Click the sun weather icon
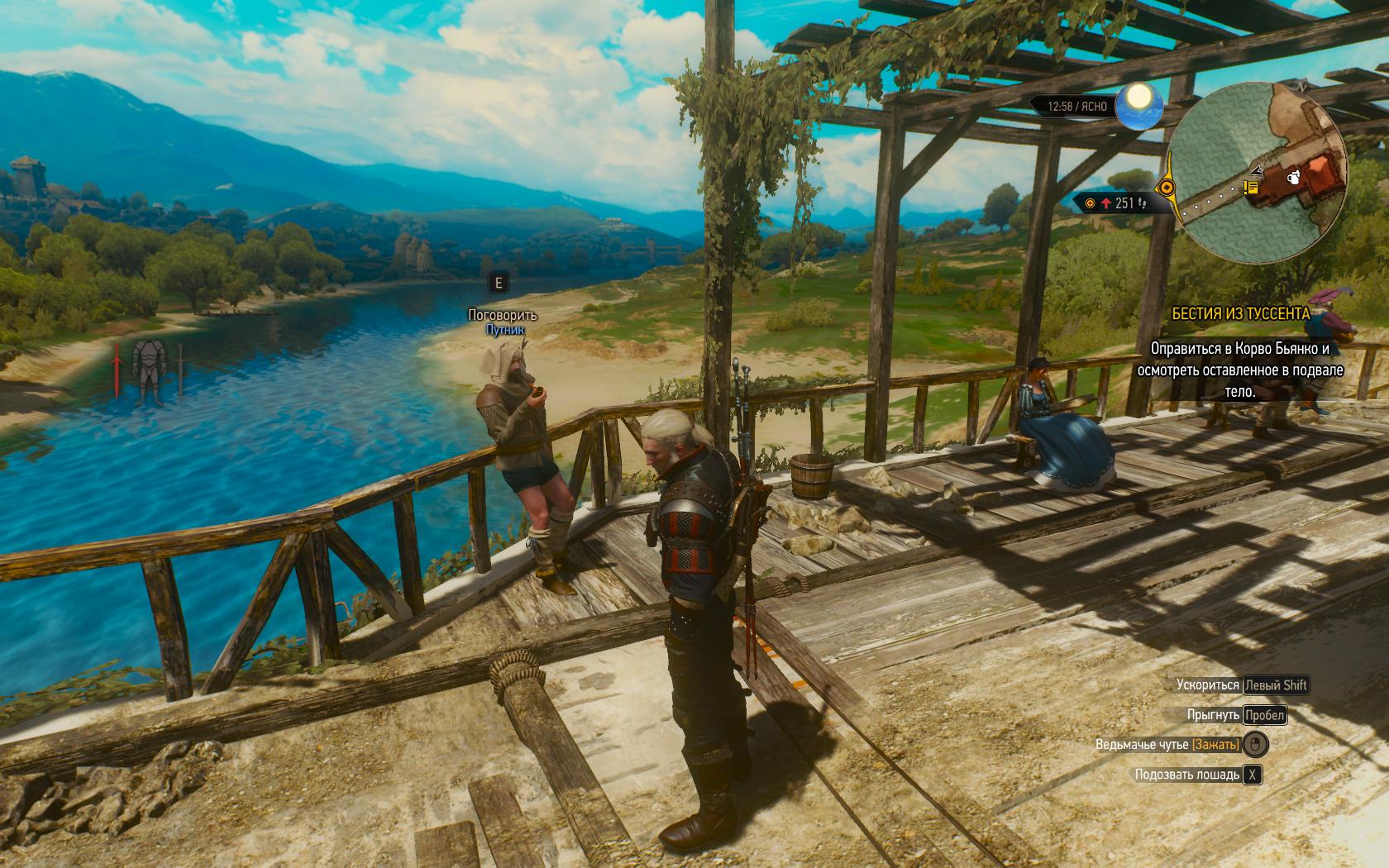The image size is (1389, 868). coord(1140,105)
